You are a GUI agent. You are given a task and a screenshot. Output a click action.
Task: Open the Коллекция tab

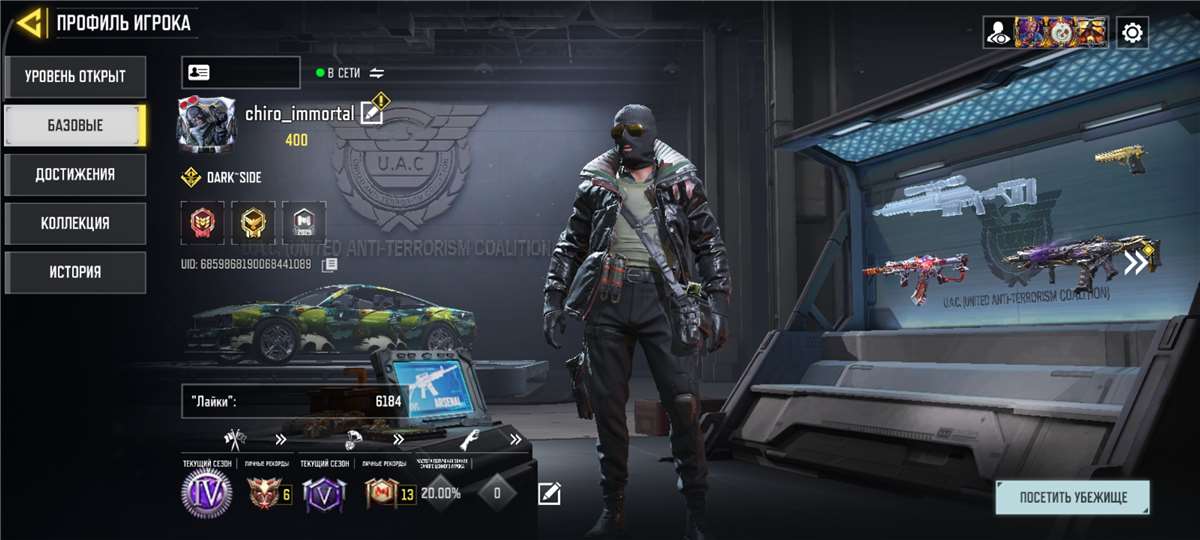[75, 223]
